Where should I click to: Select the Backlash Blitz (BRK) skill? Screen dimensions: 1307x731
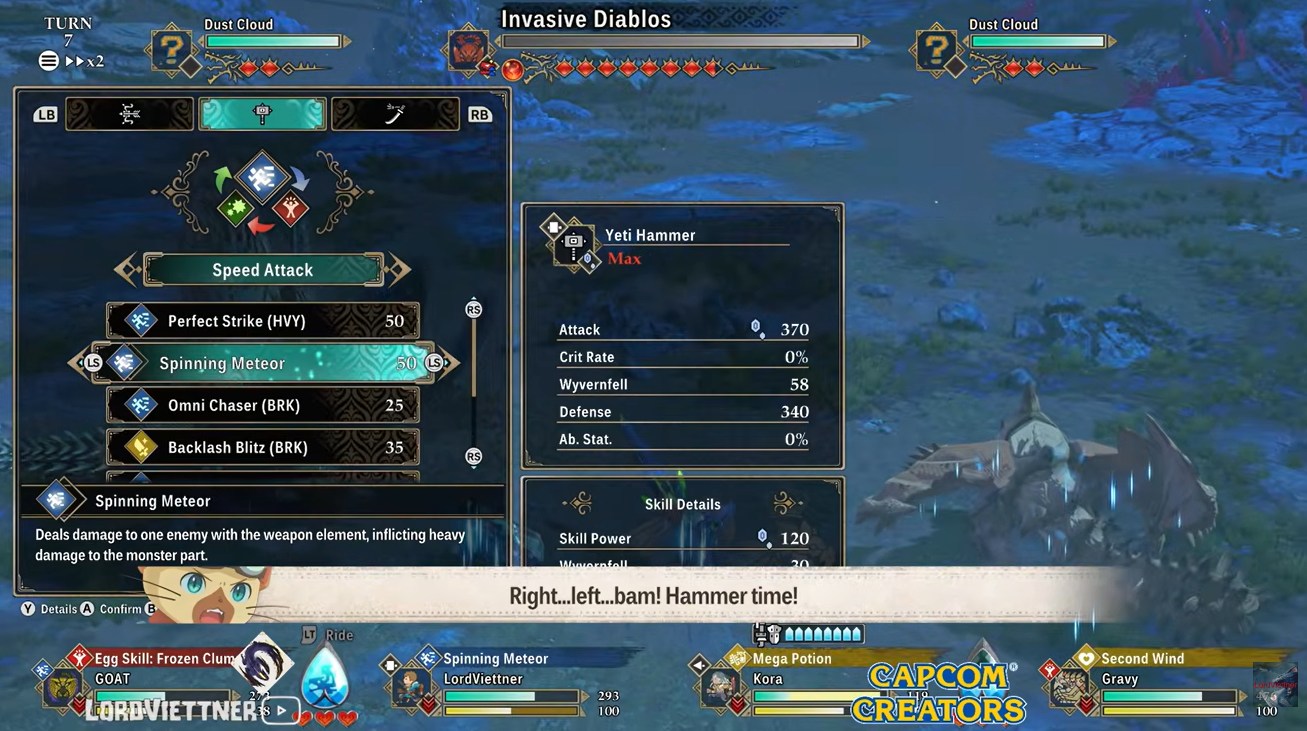click(262, 447)
